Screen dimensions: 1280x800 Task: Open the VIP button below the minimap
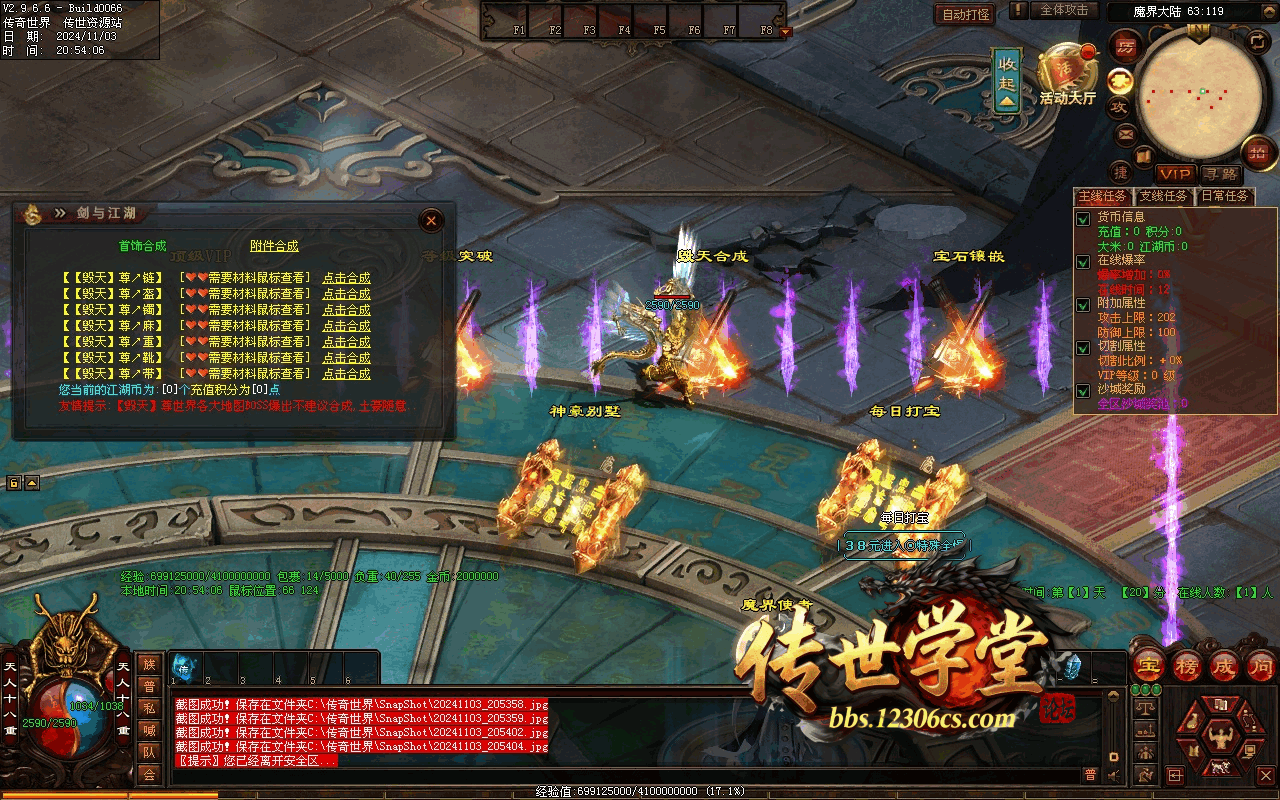tap(1175, 174)
